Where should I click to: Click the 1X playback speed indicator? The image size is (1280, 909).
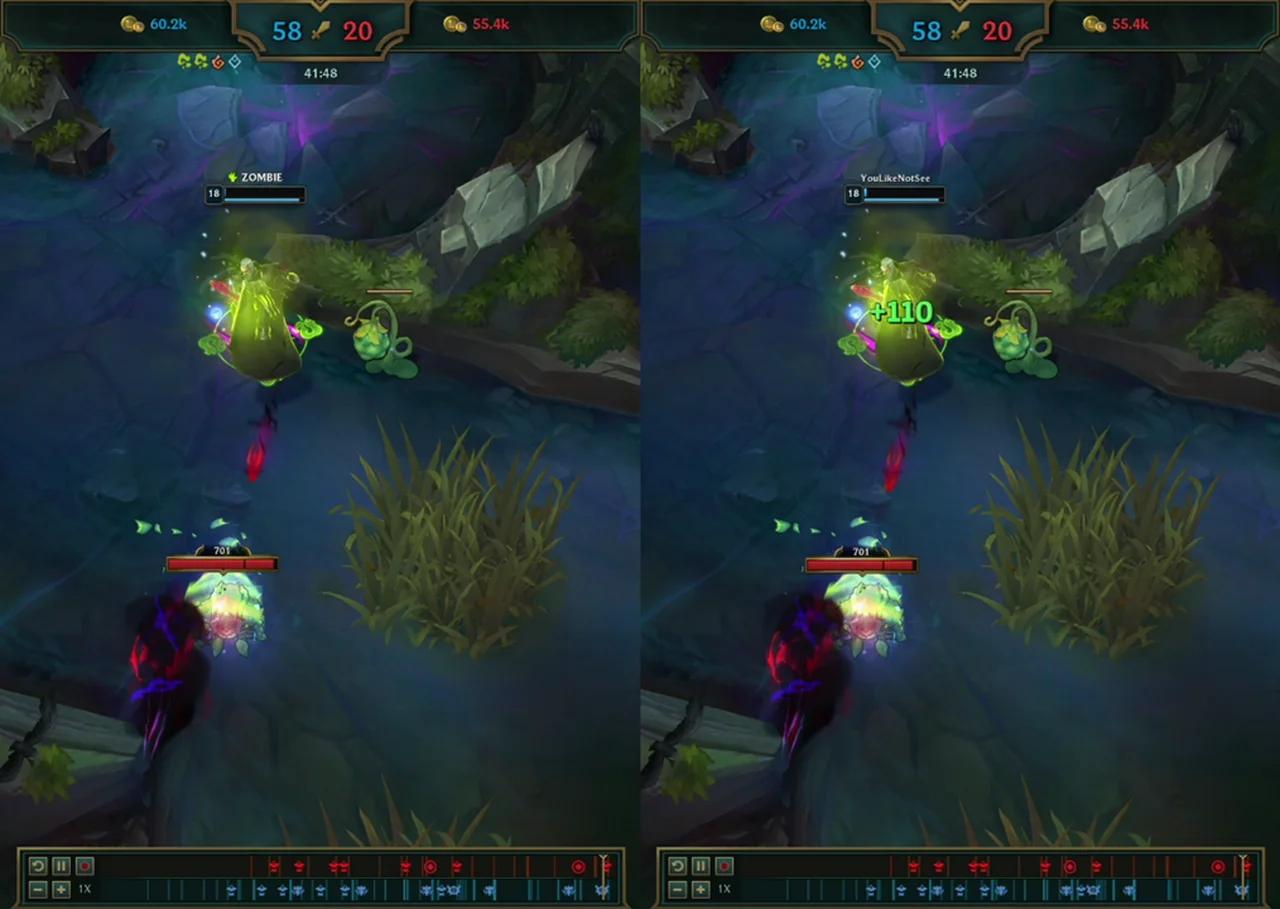[85, 888]
